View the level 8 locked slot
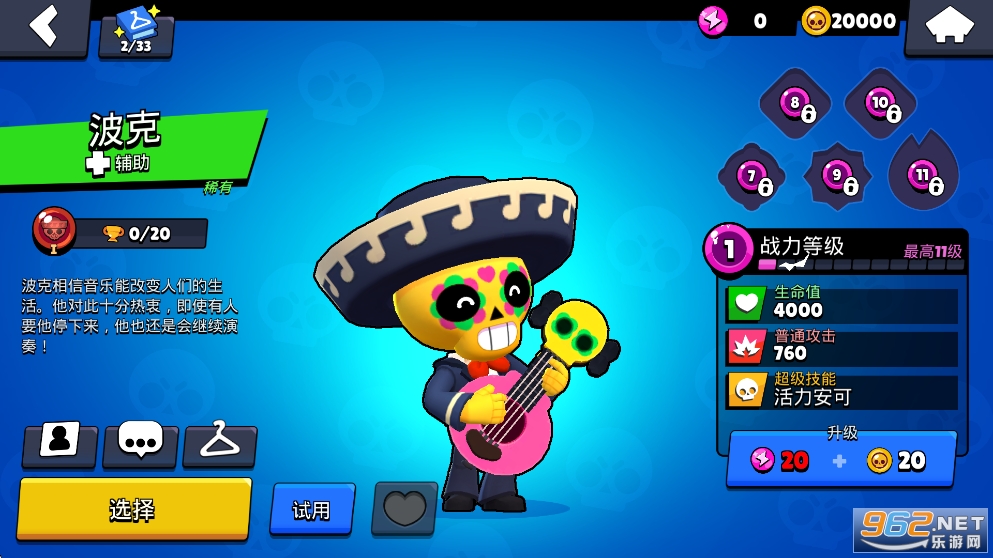Viewport: 993px width, 558px height. coord(797,105)
